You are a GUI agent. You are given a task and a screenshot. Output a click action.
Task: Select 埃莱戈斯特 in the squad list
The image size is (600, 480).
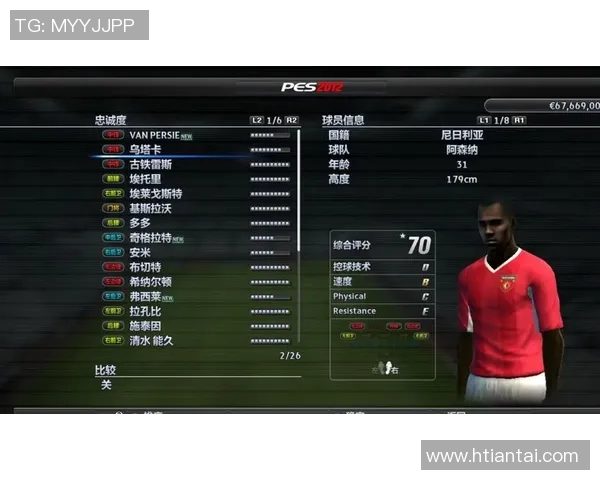(x=155, y=193)
